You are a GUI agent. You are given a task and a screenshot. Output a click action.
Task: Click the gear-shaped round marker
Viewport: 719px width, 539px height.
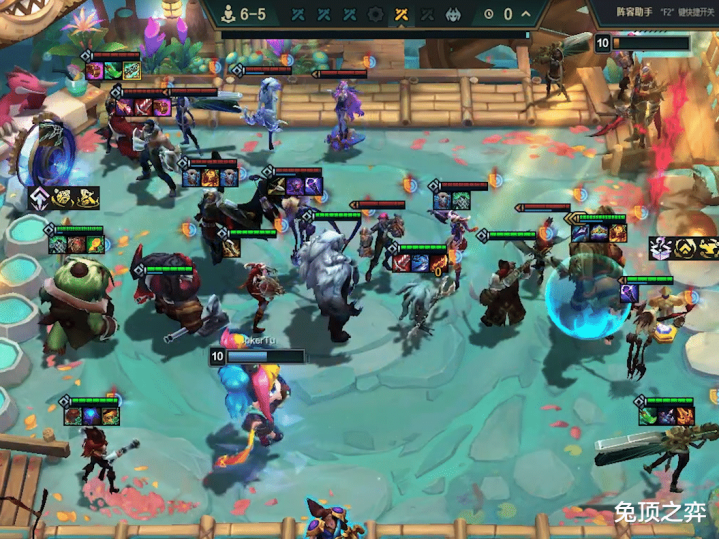pos(376,14)
